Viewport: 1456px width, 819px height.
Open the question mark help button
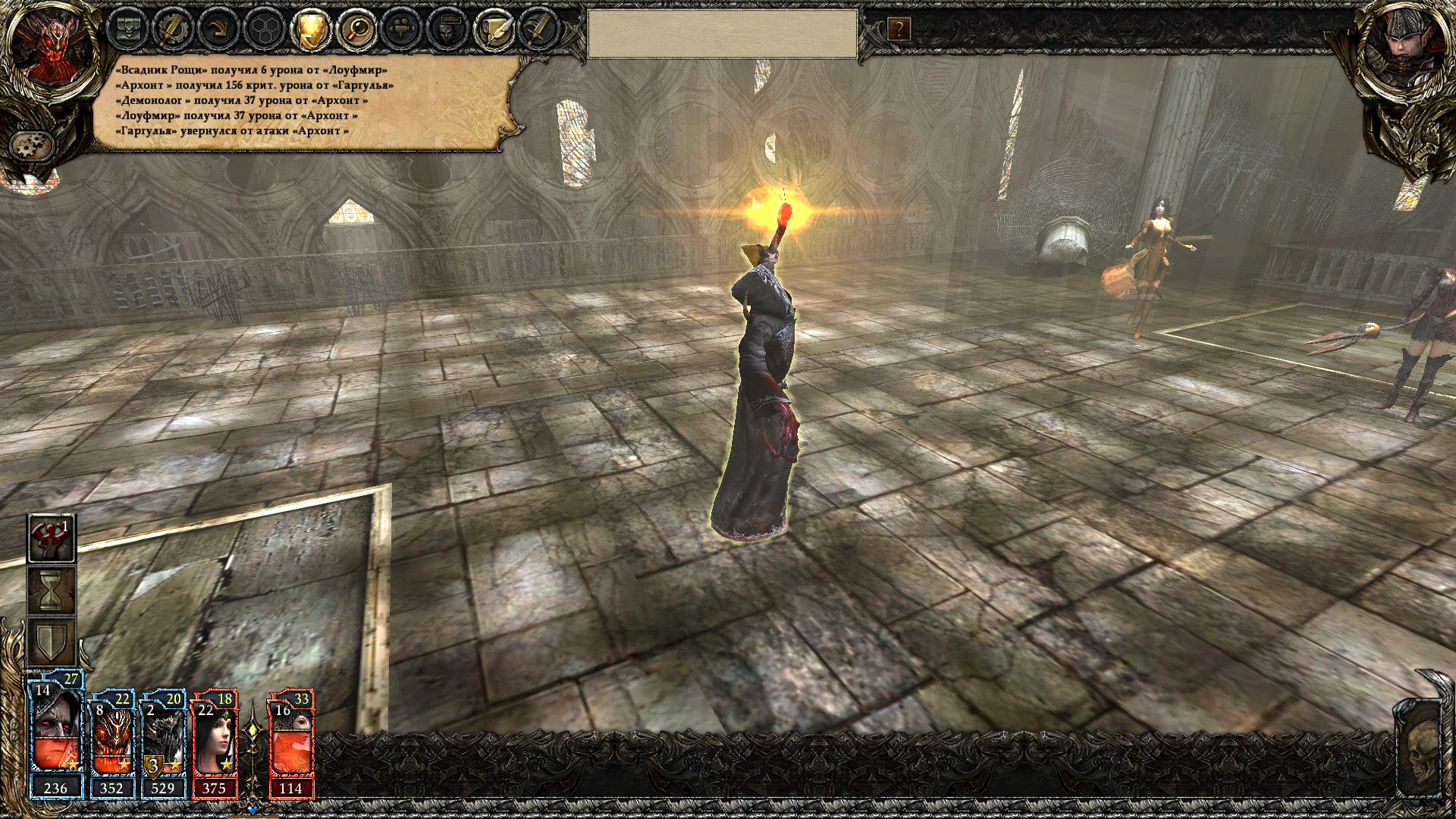pyautogui.click(x=899, y=30)
